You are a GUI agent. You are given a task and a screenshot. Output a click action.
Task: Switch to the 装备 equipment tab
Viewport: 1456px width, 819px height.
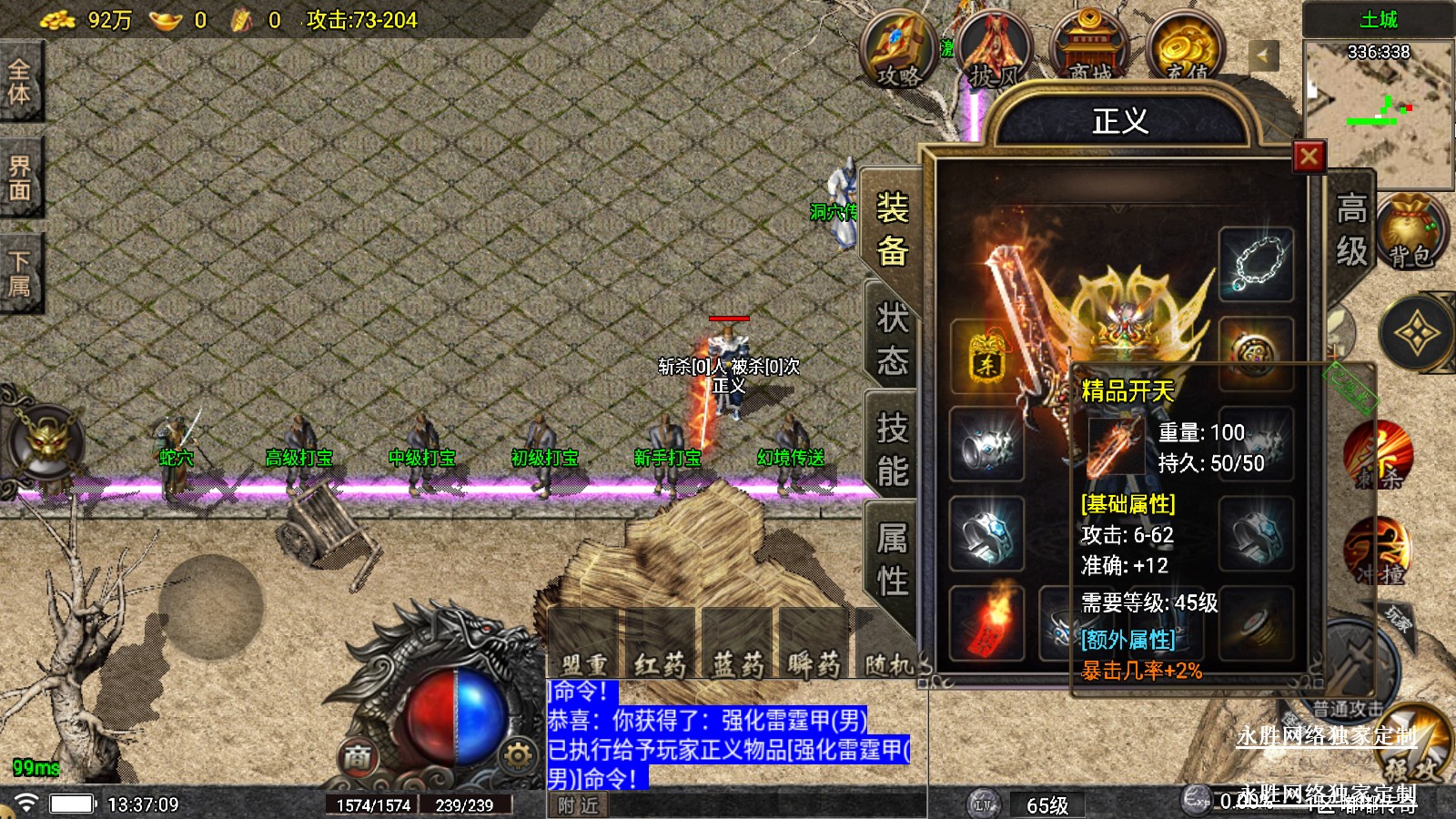pyautogui.click(x=892, y=228)
